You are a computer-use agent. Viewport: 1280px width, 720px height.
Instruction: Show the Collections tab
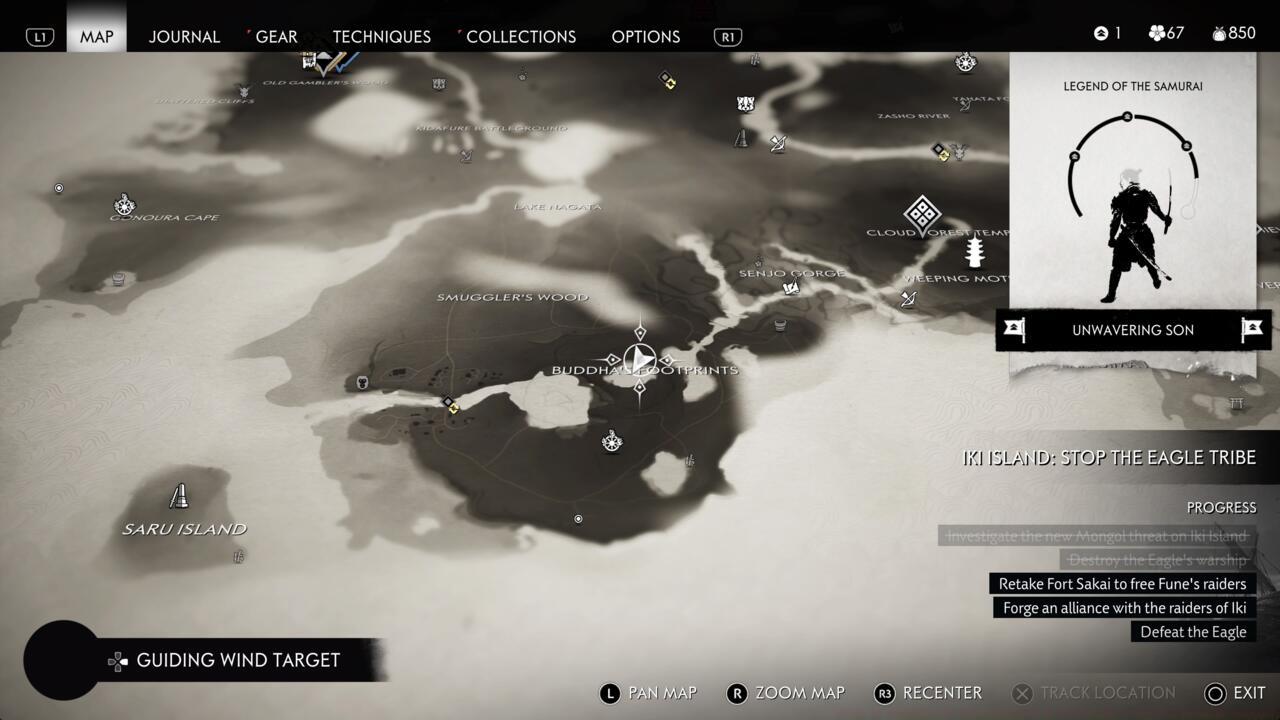(520, 36)
